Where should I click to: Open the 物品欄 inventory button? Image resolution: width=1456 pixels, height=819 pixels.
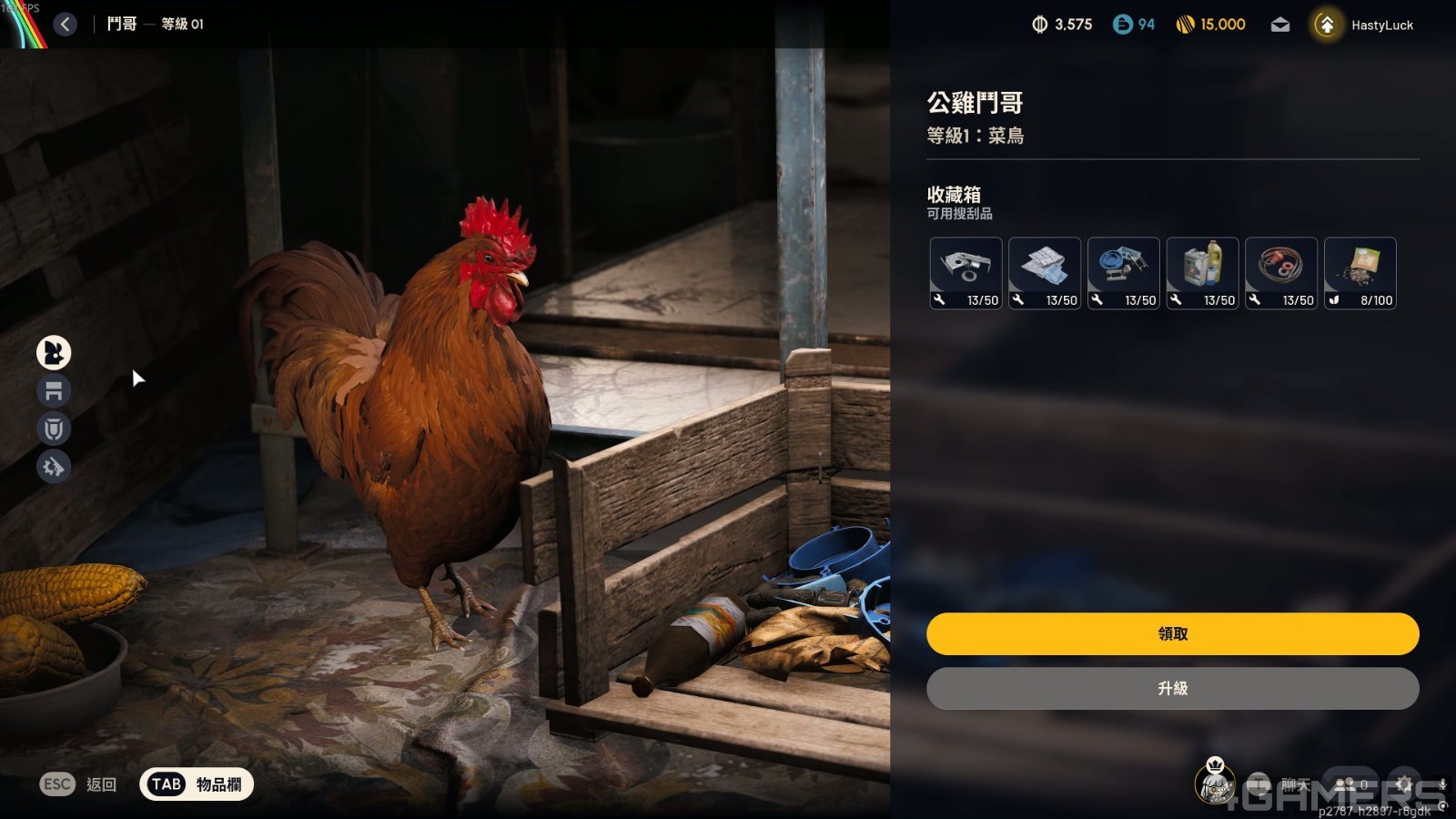[x=197, y=784]
